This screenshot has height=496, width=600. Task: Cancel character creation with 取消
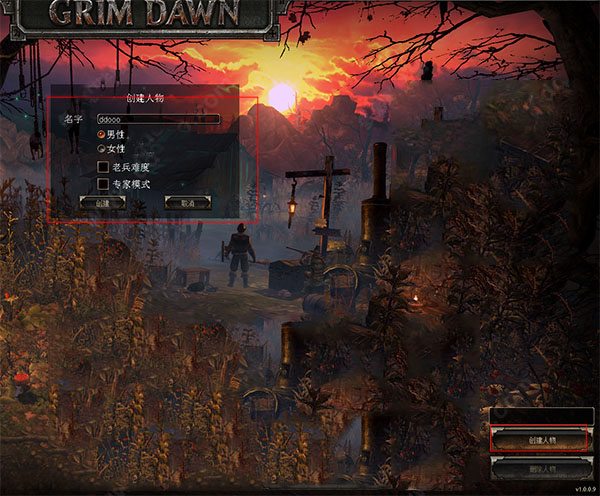pos(187,202)
